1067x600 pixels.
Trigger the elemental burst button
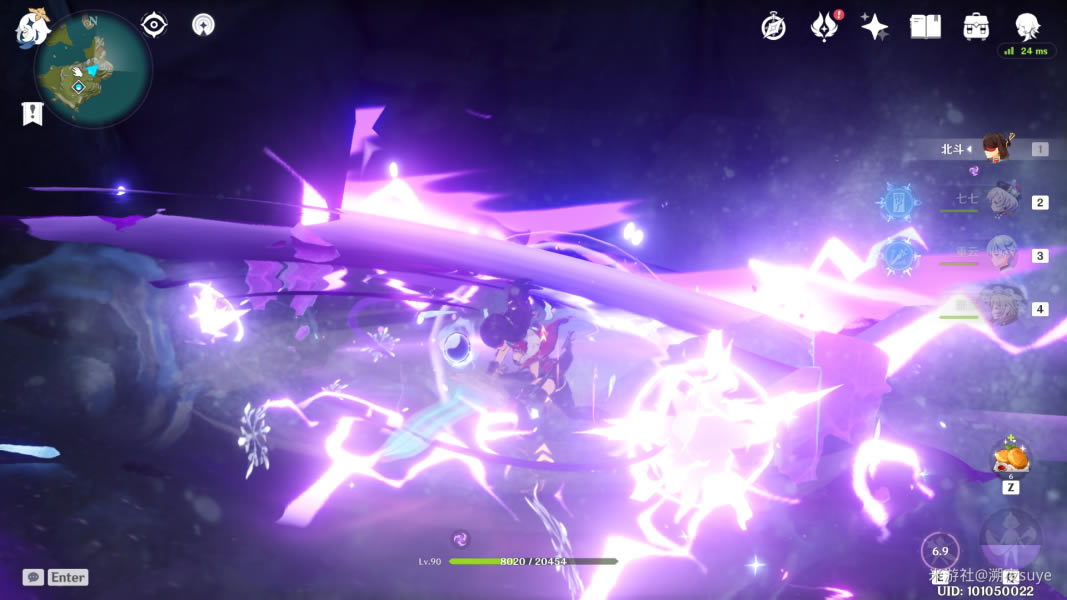pos(1012,543)
